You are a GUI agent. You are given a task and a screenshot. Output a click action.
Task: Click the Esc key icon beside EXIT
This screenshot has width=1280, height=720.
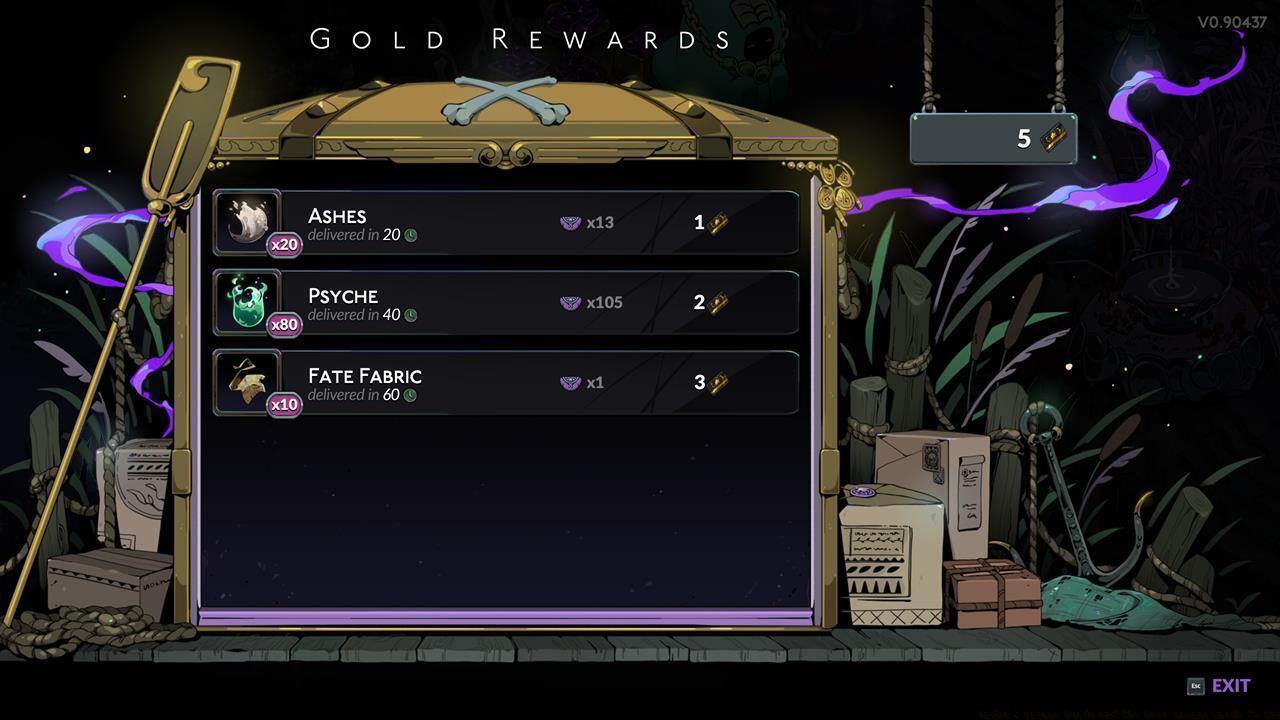1194,686
